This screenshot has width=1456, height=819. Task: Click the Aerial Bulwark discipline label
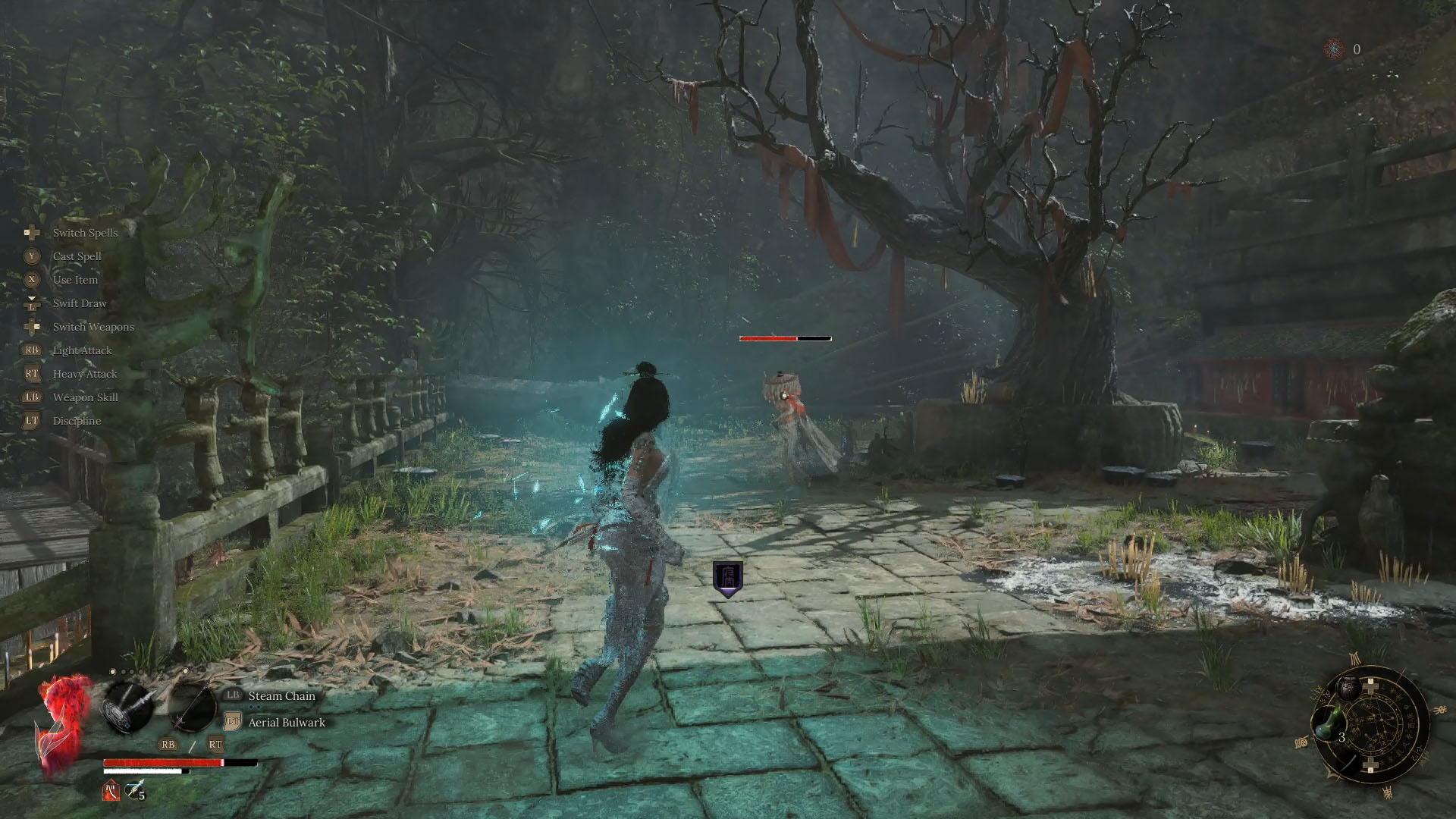(287, 723)
